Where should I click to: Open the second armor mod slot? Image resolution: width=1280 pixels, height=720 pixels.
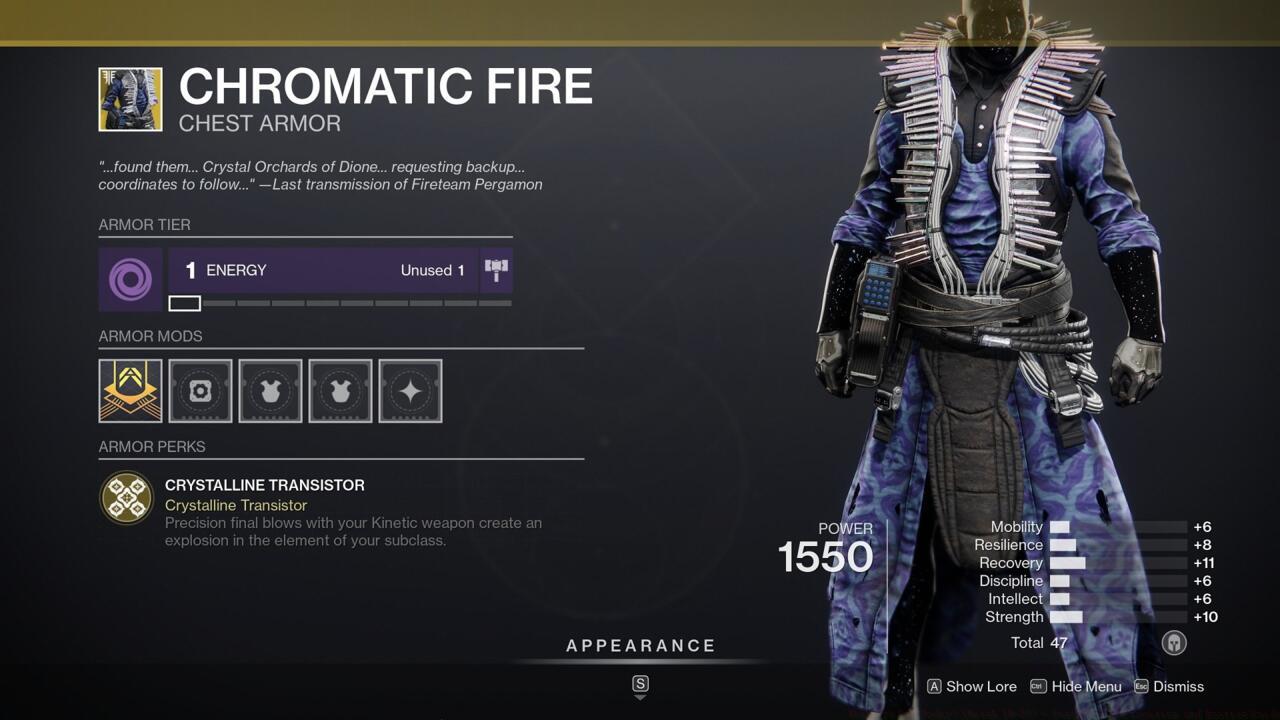[200, 391]
